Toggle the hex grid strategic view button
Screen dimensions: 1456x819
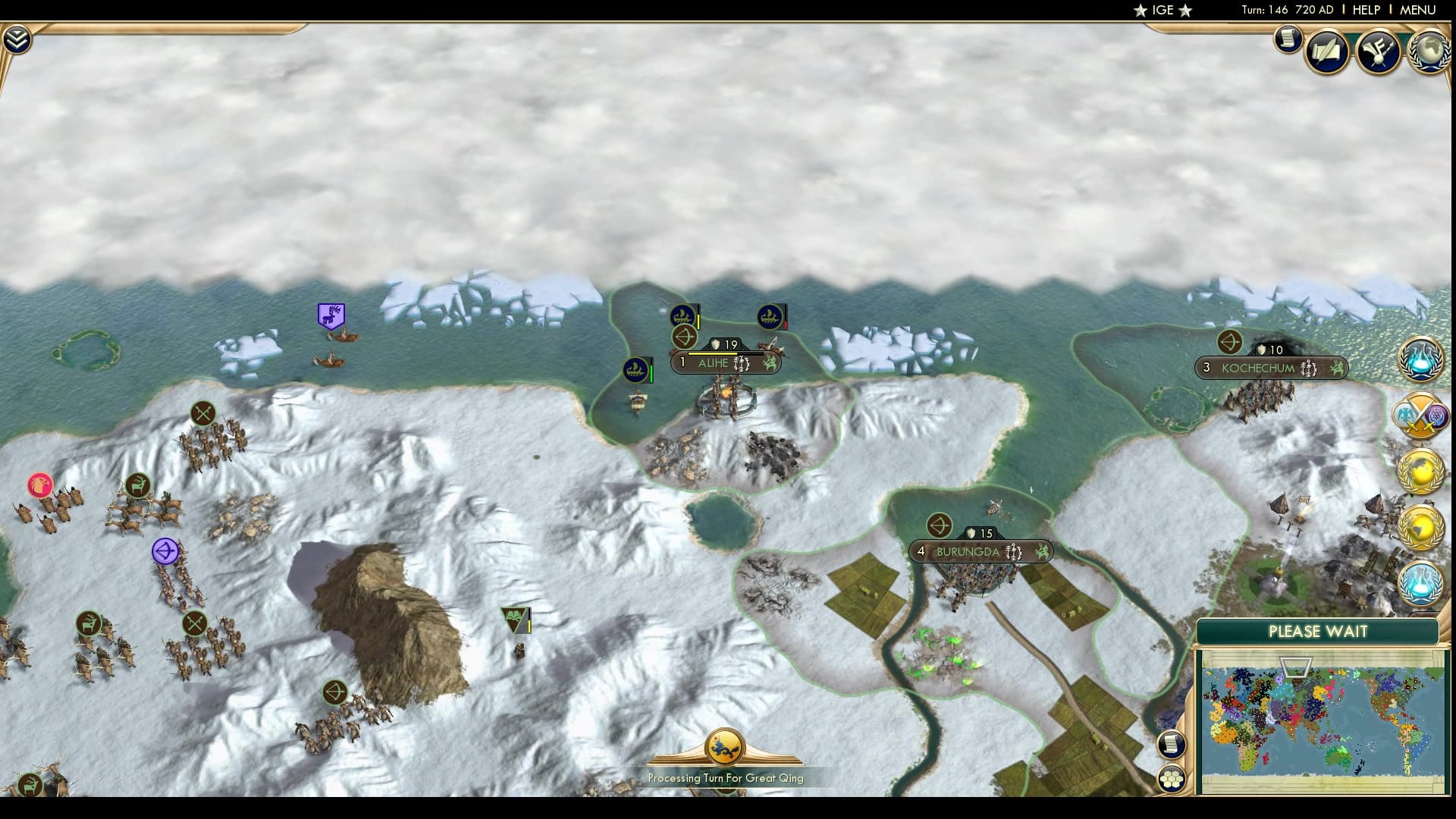1172,779
